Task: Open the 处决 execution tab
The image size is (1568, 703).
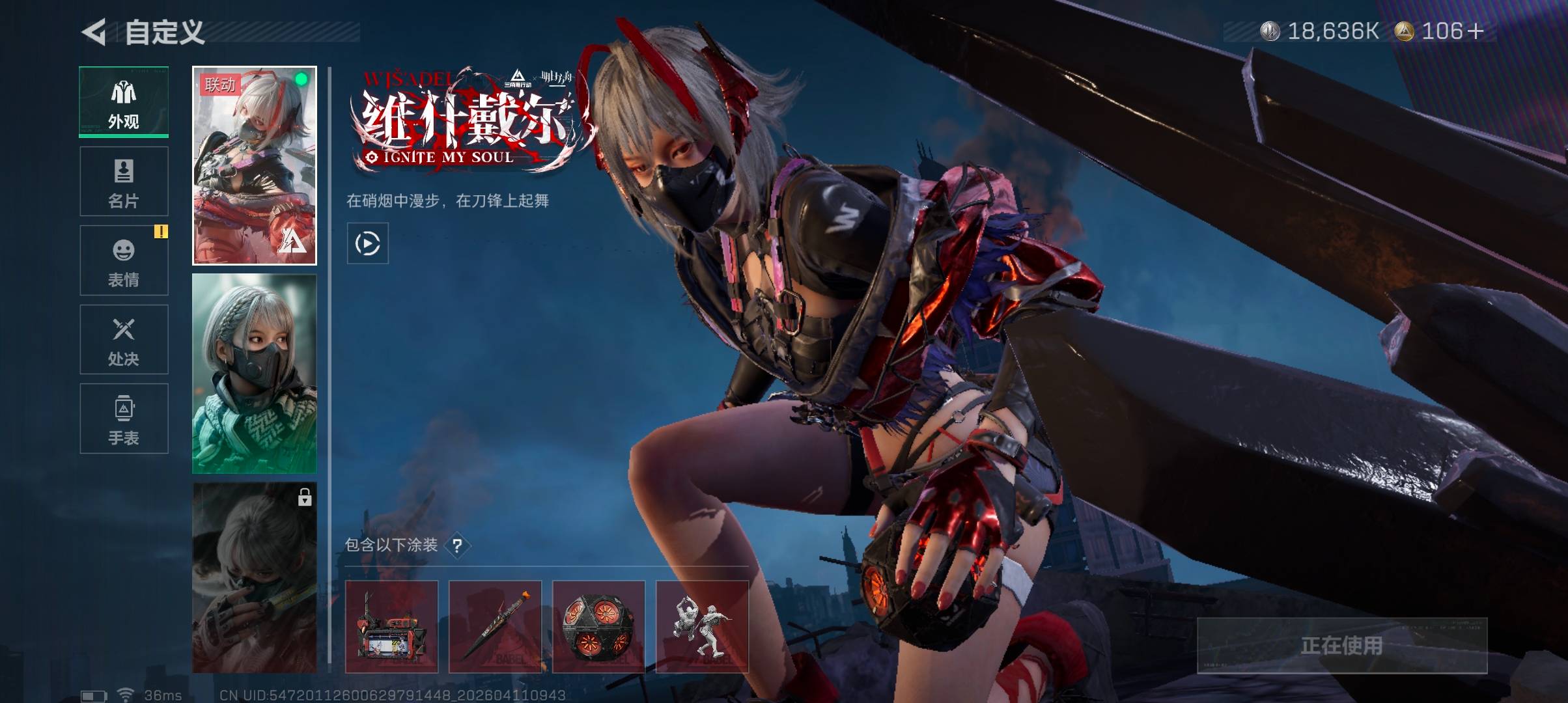Action: point(124,340)
